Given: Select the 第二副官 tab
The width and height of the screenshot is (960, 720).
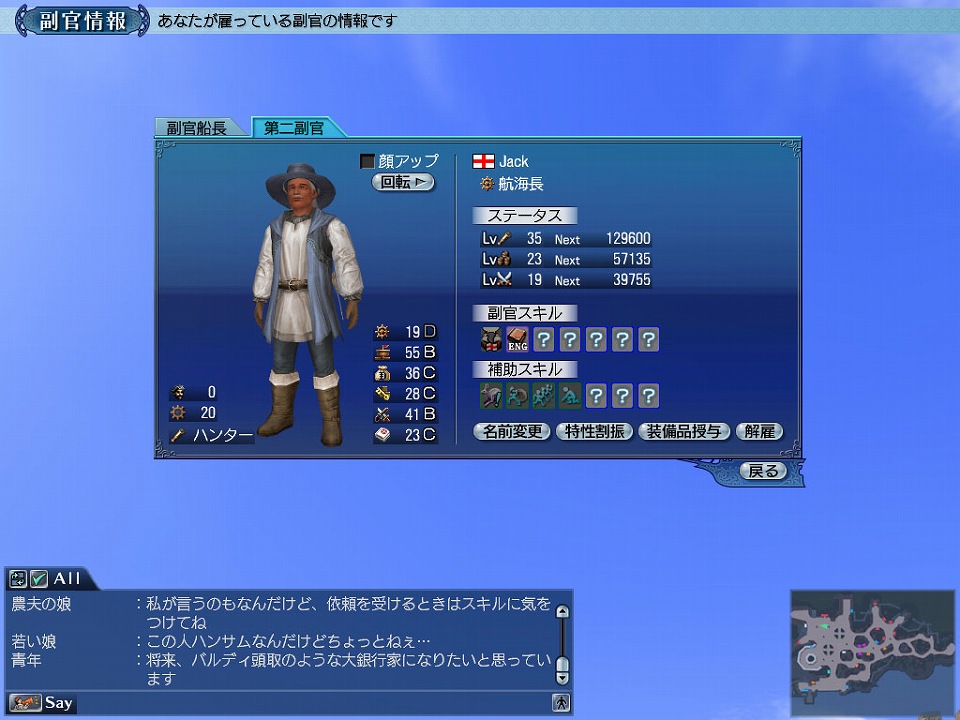Looking at the screenshot, I should 295,128.
